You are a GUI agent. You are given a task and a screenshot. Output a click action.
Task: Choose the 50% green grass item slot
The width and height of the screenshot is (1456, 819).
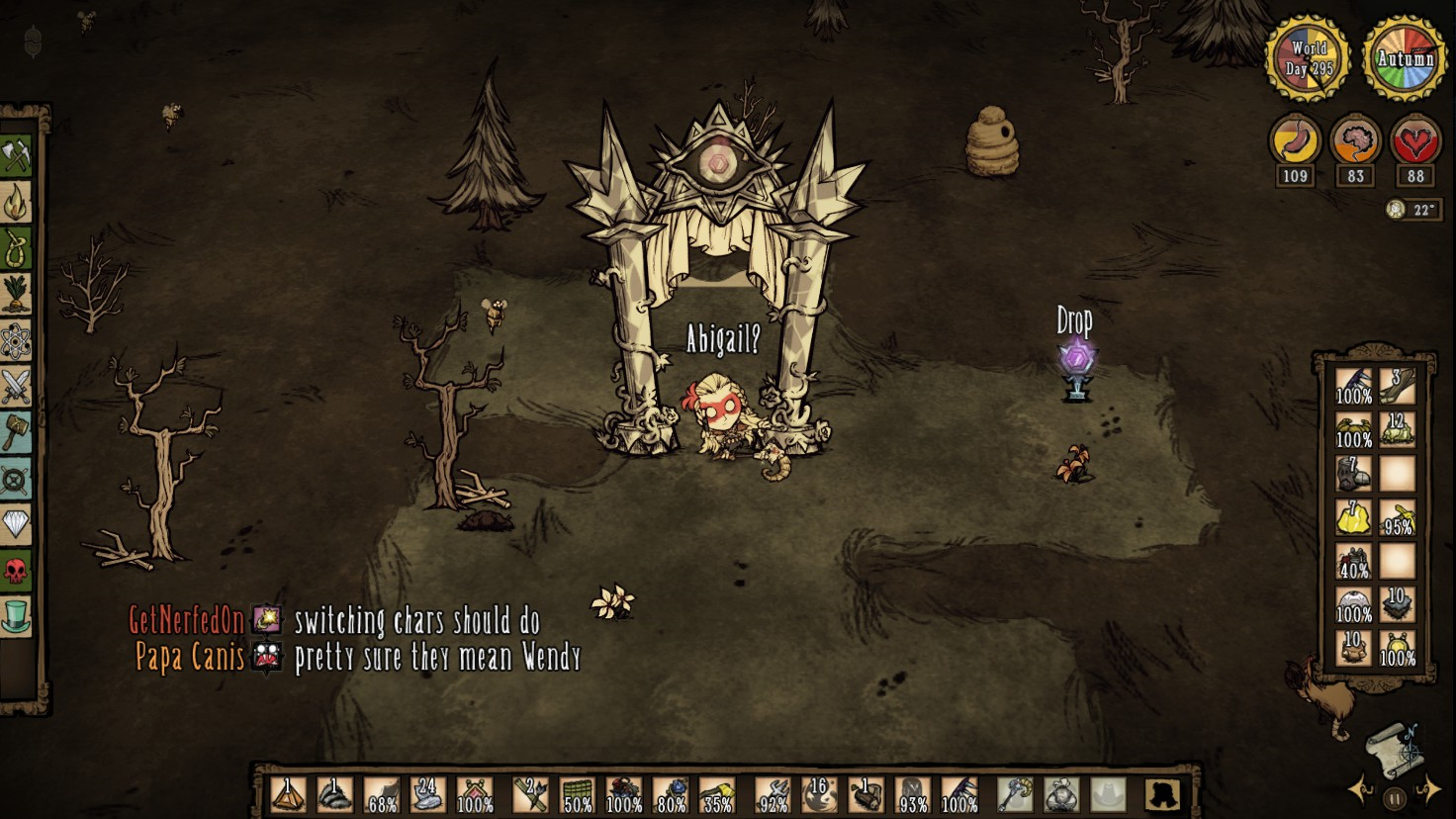577,794
